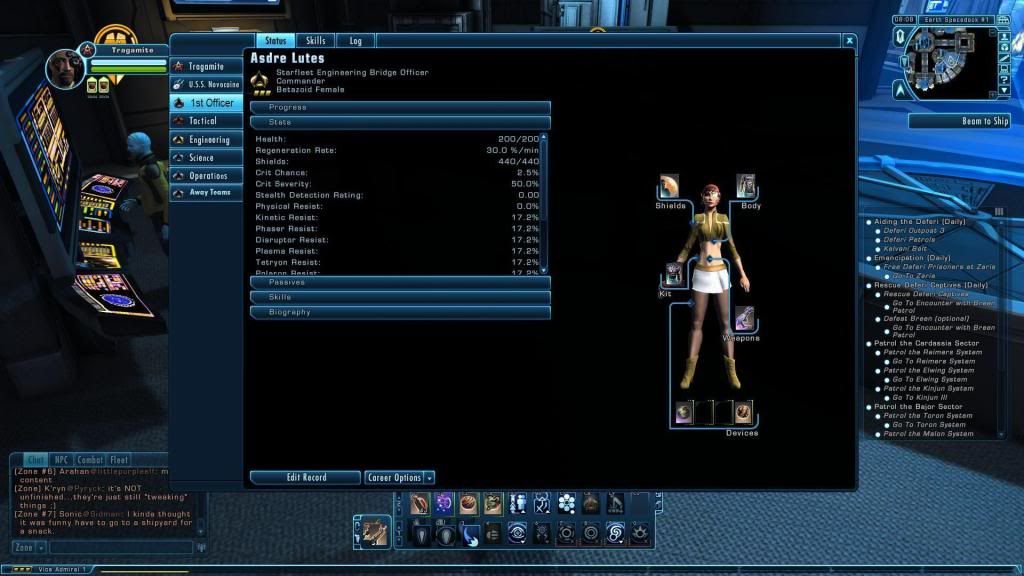This screenshot has height=576, width=1024.
Task: Open the Log tab
Action: click(355, 41)
